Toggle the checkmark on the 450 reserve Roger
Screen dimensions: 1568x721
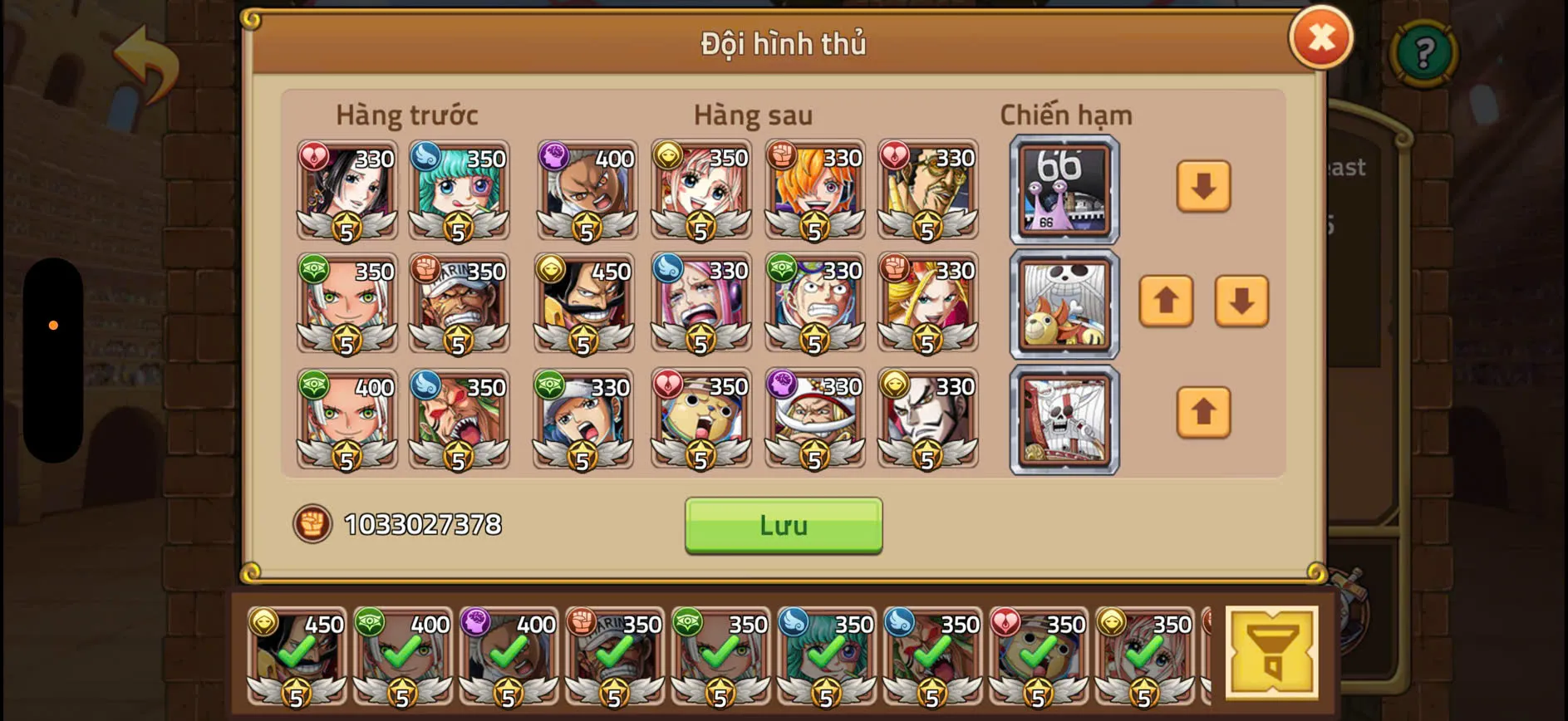pyautogui.click(x=295, y=652)
